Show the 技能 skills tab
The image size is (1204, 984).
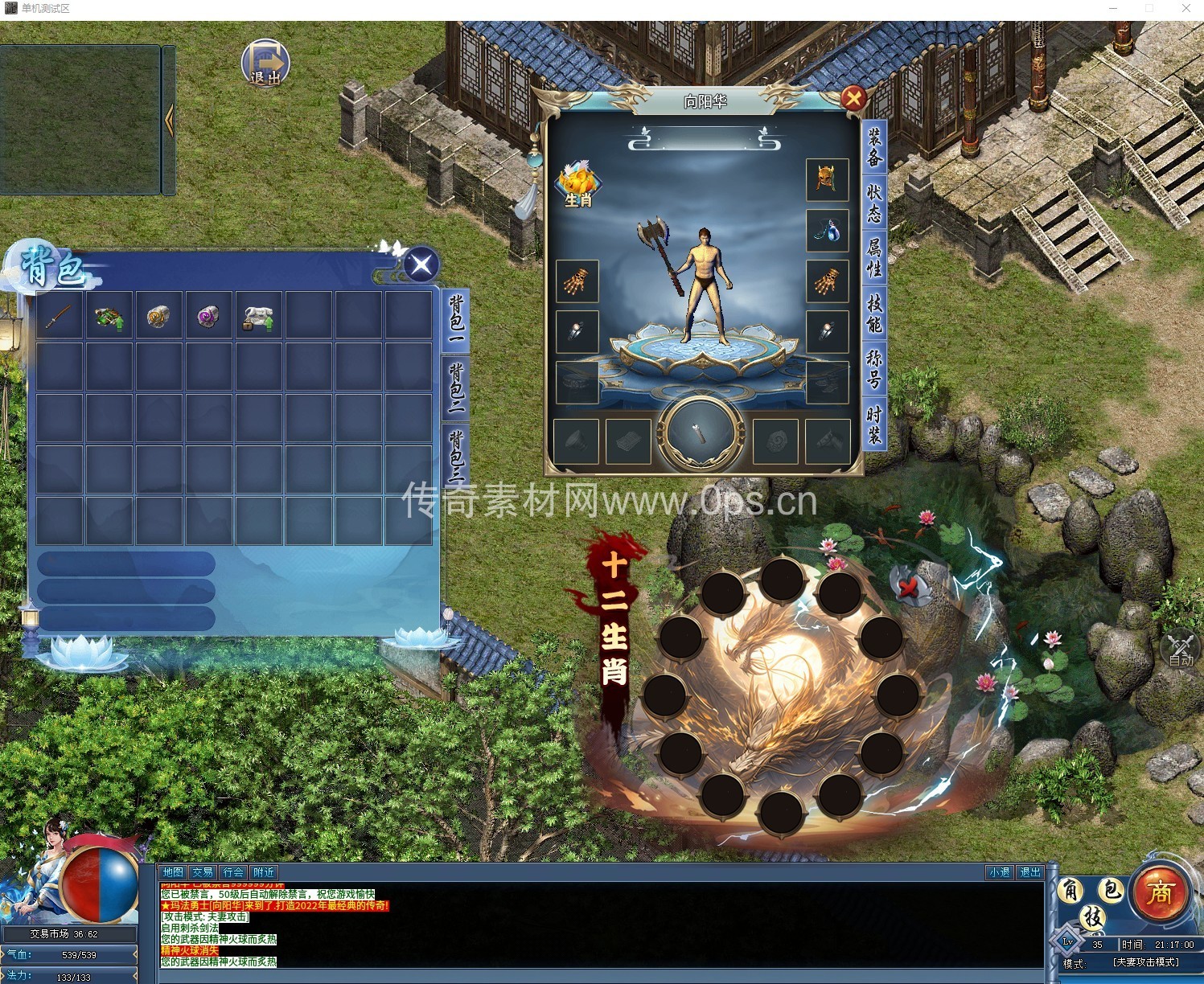coord(873,313)
